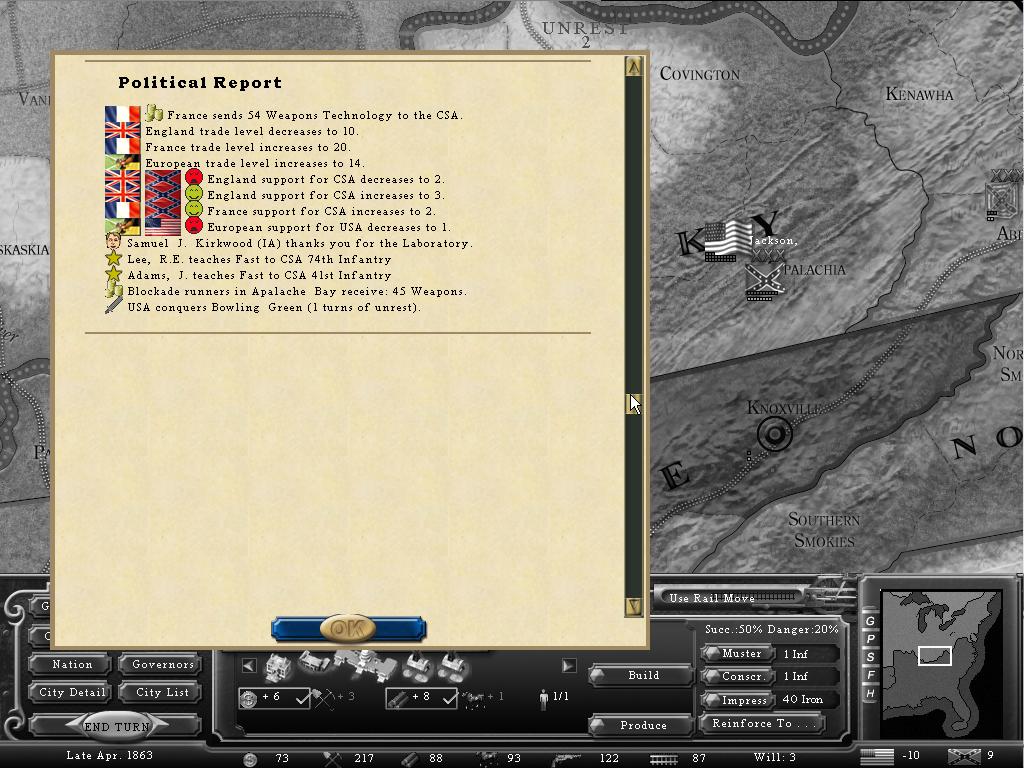Choose the Conscr. option
1024x768 pixels.
click(x=741, y=676)
